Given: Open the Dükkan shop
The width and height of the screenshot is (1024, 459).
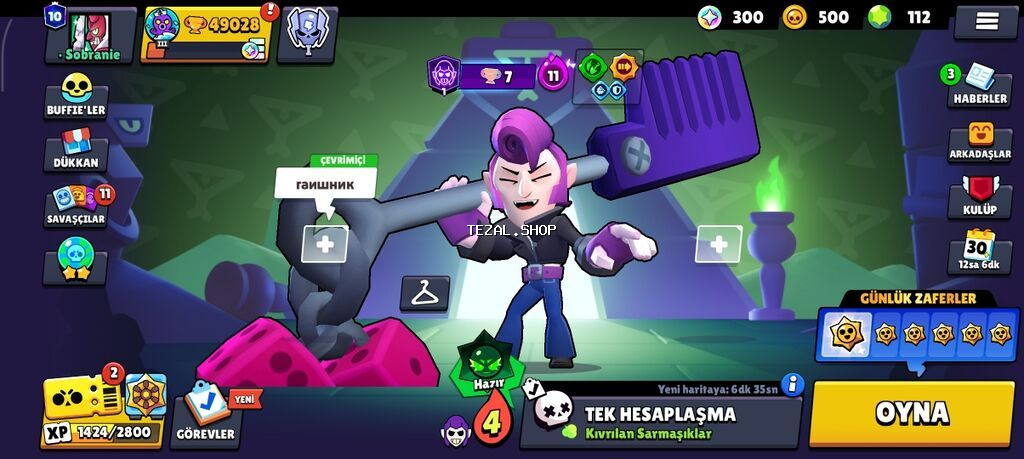Looking at the screenshot, I should [76, 150].
